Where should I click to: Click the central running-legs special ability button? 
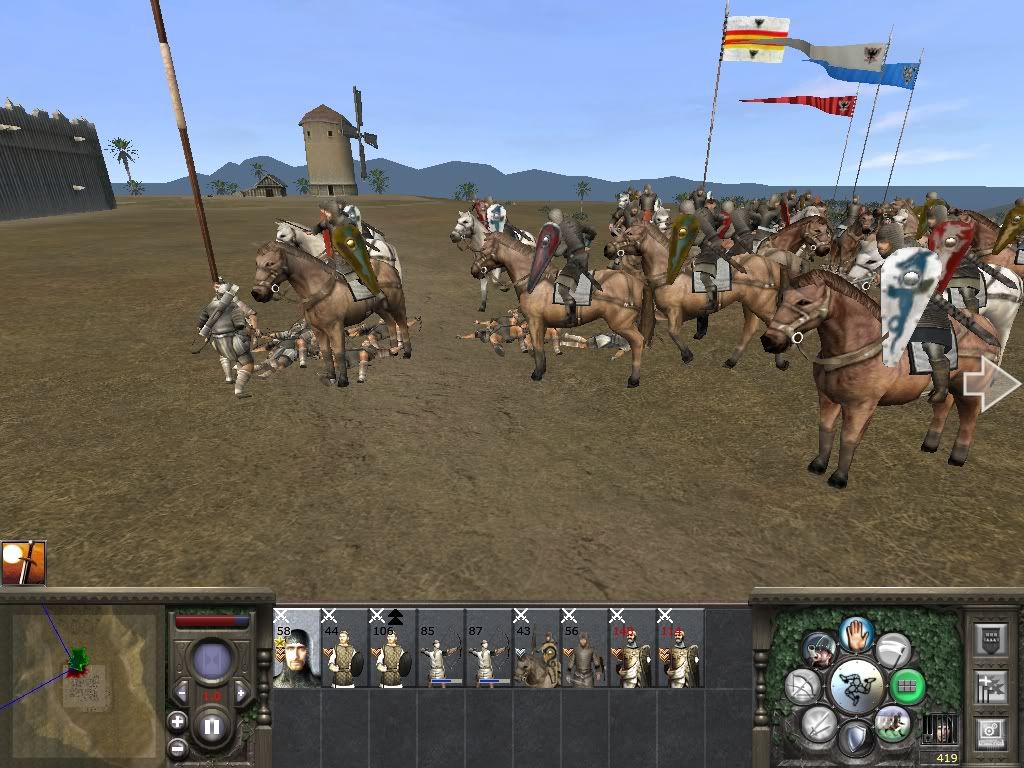[x=855, y=686]
